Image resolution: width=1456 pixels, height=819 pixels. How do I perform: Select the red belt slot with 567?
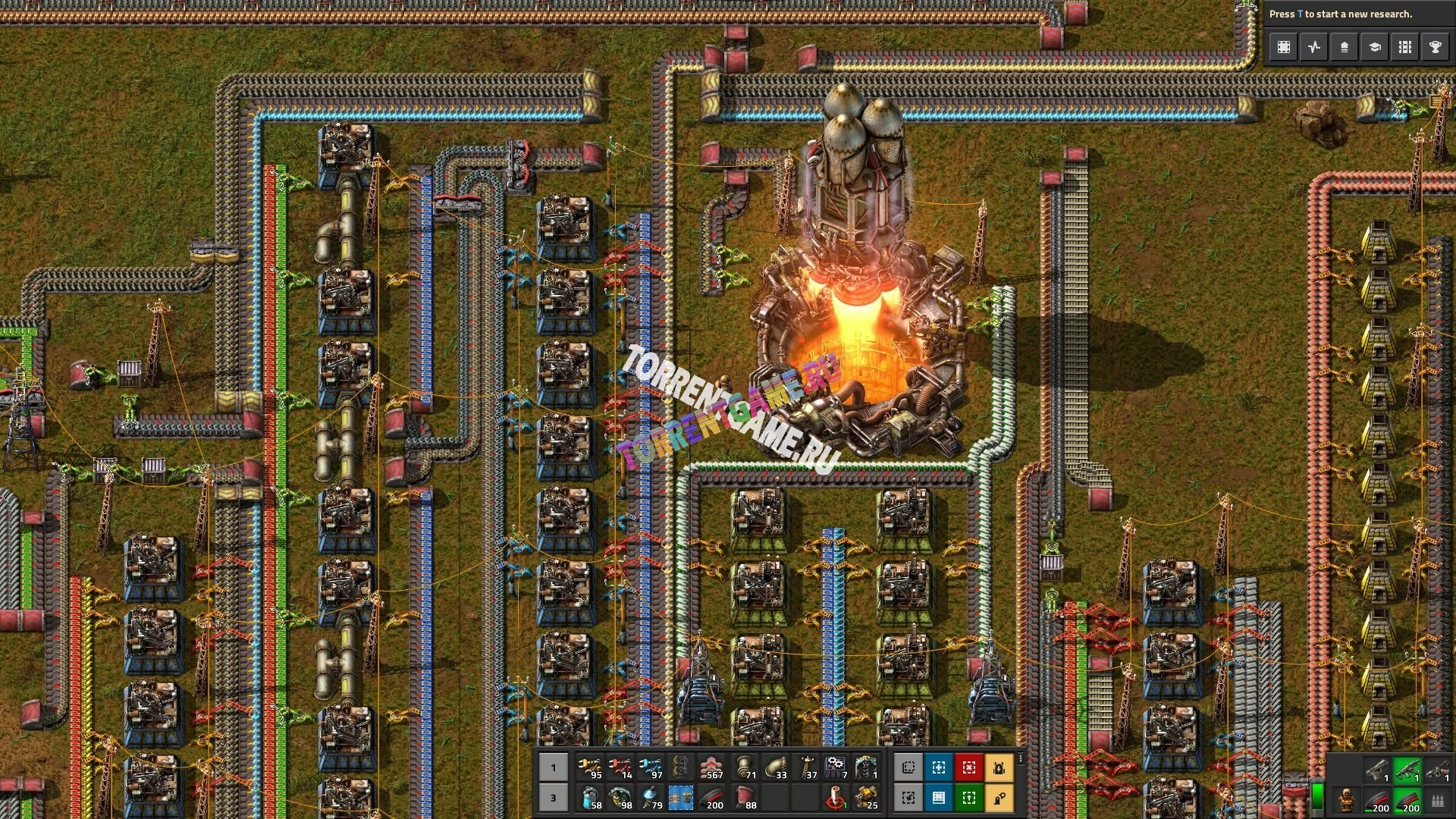[711, 767]
